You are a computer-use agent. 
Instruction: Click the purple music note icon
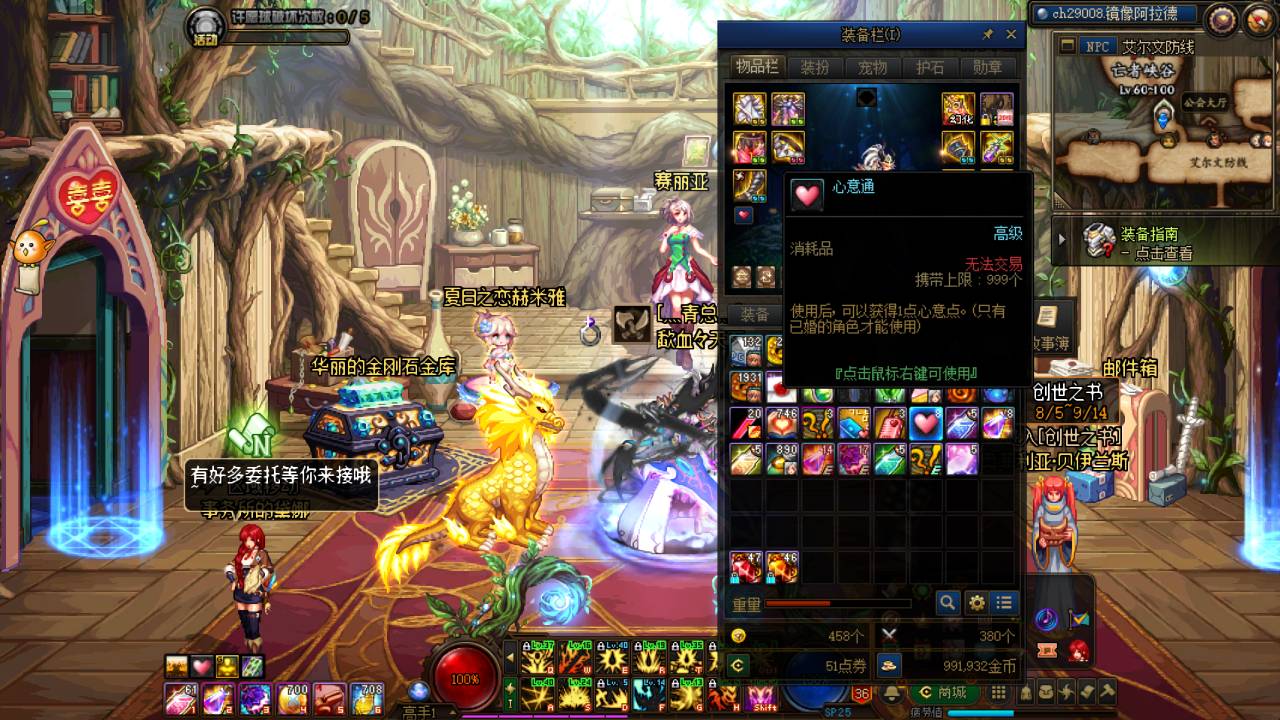(x=1047, y=619)
